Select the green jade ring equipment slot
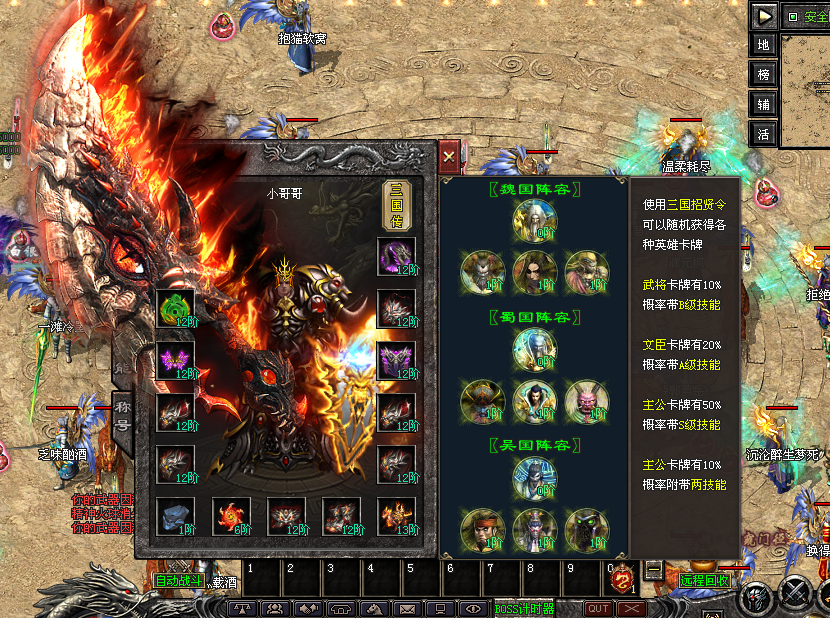830x618 pixels. pyautogui.click(x=175, y=308)
